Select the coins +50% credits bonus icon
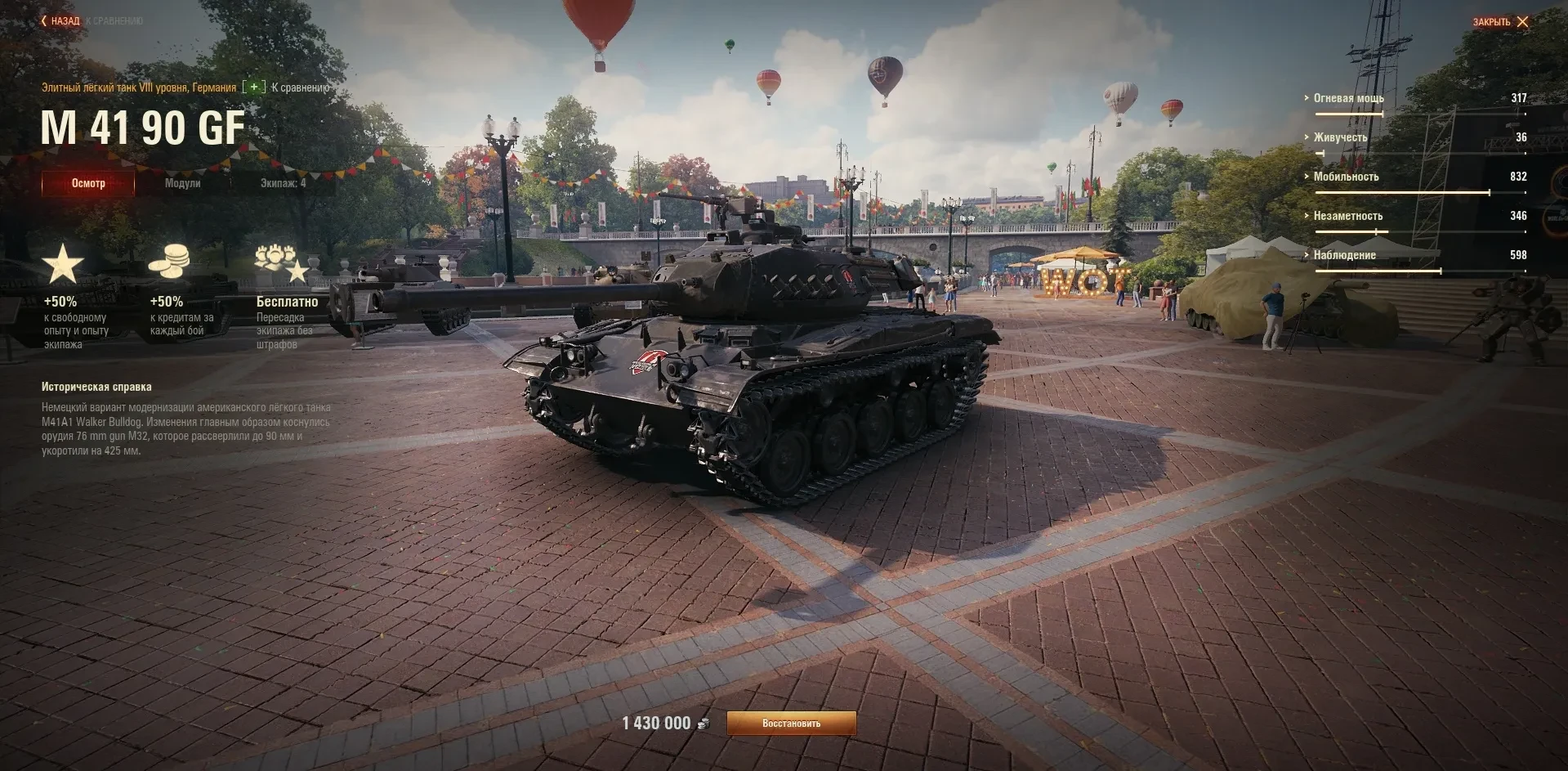This screenshot has height=771, width=1568. point(169,262)
